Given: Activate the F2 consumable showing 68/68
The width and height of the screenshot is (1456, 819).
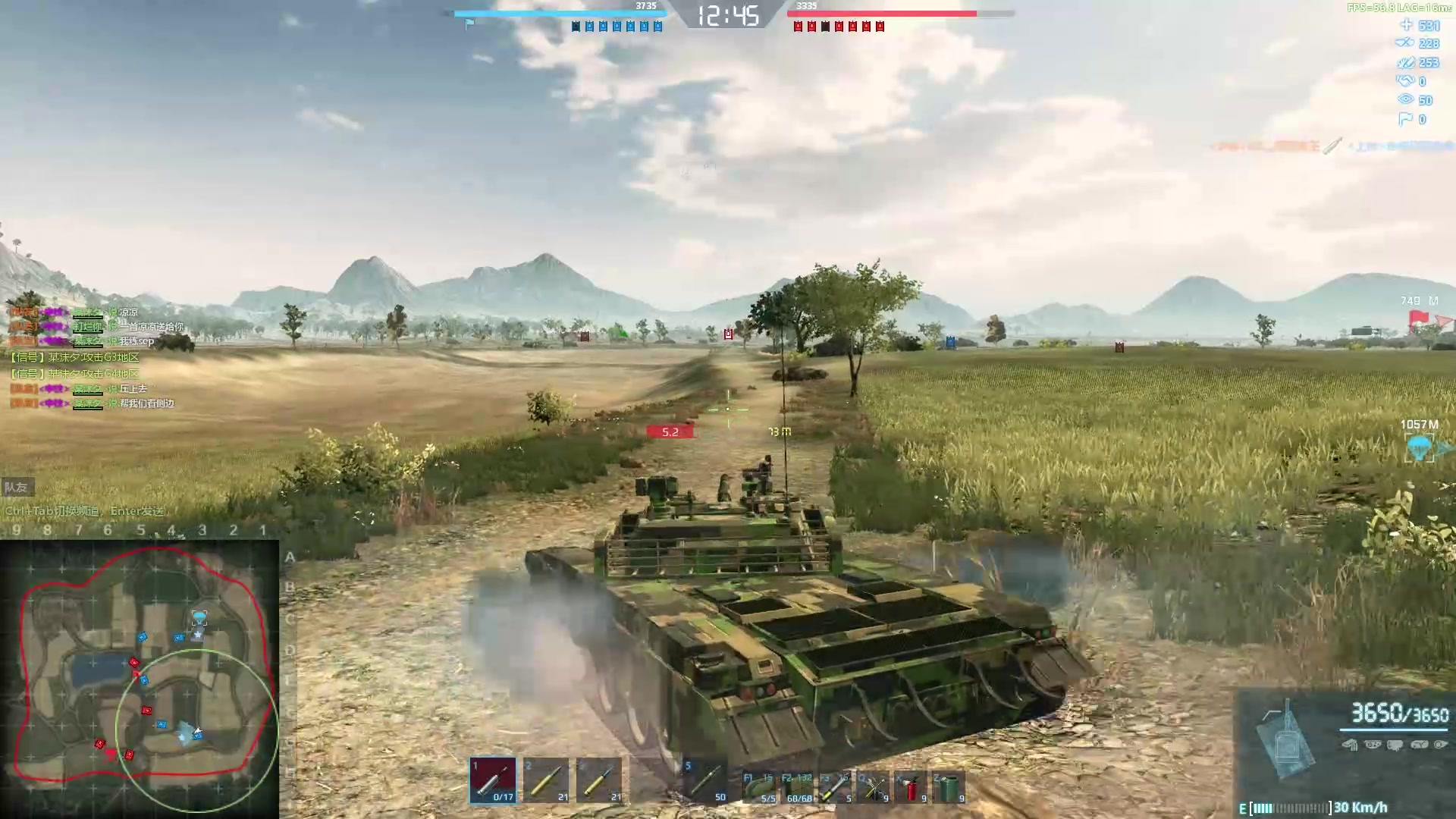Looking at the screenshot, I should click(x=799, y=787).
